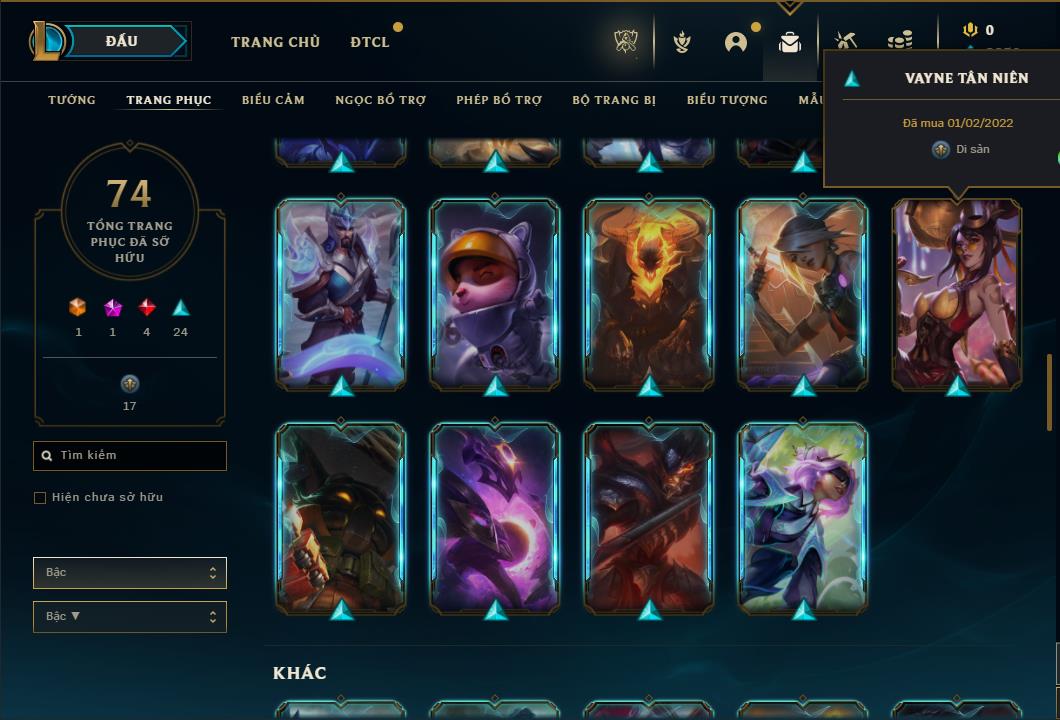Go to TRANG CHỦ home page
The image size is (1060, 720).
(x=275, y=42)
